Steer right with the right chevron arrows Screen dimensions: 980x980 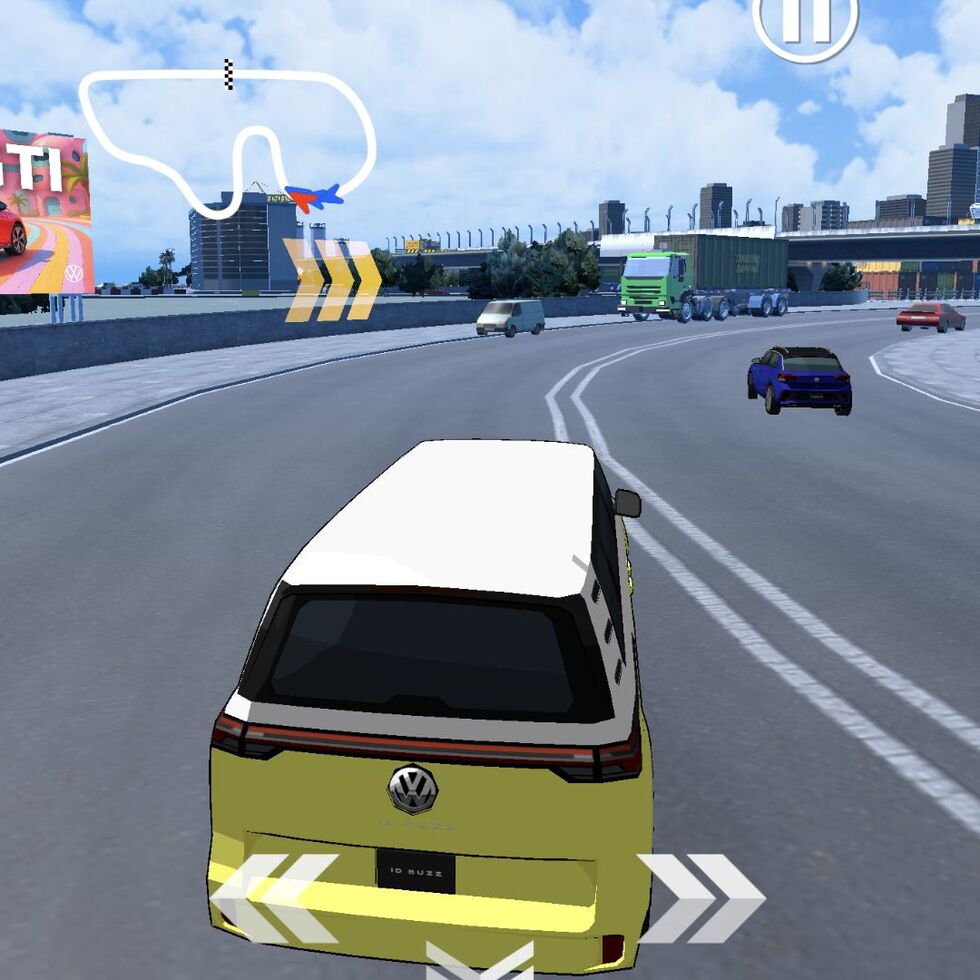tap(701, 897)
